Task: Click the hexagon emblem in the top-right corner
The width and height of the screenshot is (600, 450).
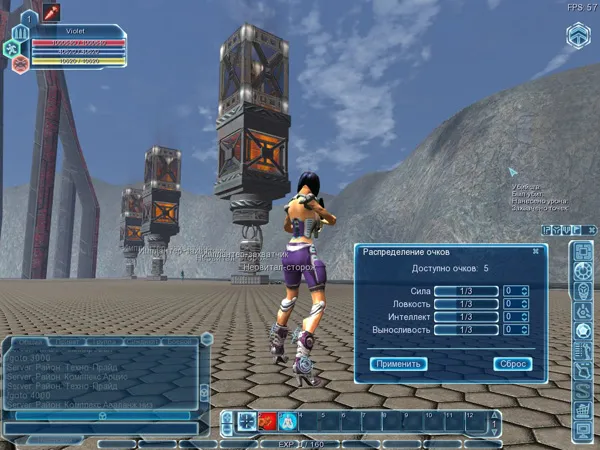Action: pyautogui.click(x=579, y=36)
